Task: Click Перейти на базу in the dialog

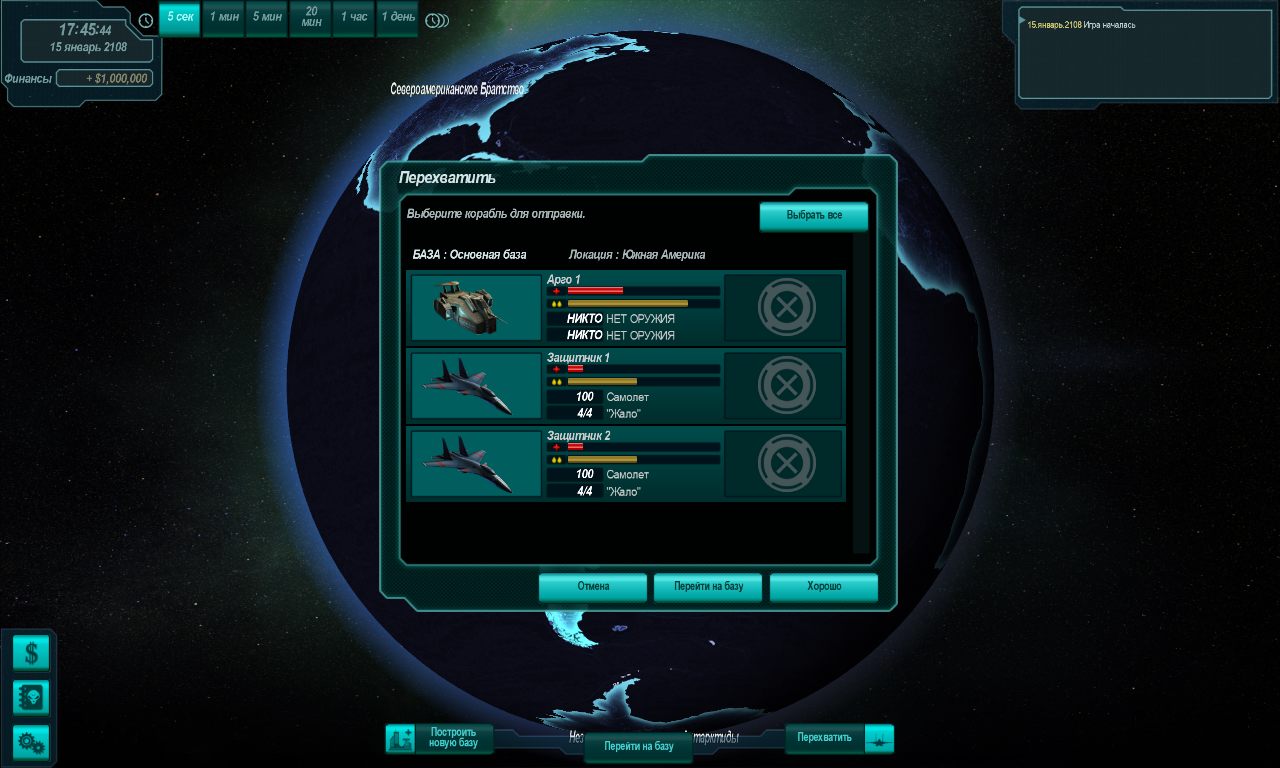Action: [708, 587]
